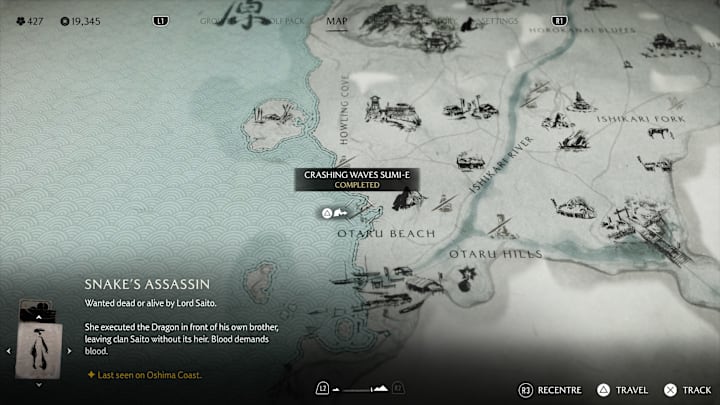Show the previous bounty with the left arrow
Viewport: 720px width, 405px height.
click(x=8, y=351)
